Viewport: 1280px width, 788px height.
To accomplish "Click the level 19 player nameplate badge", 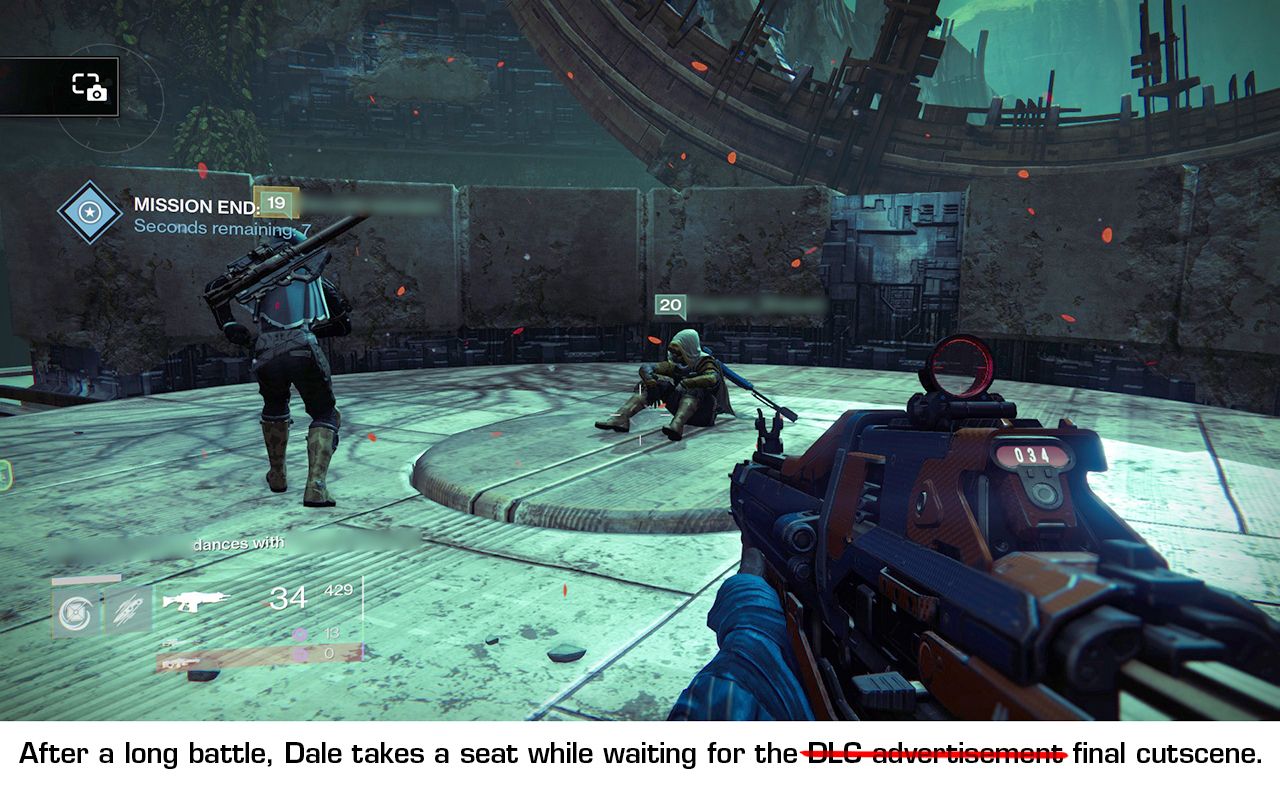I will (277, 203).
